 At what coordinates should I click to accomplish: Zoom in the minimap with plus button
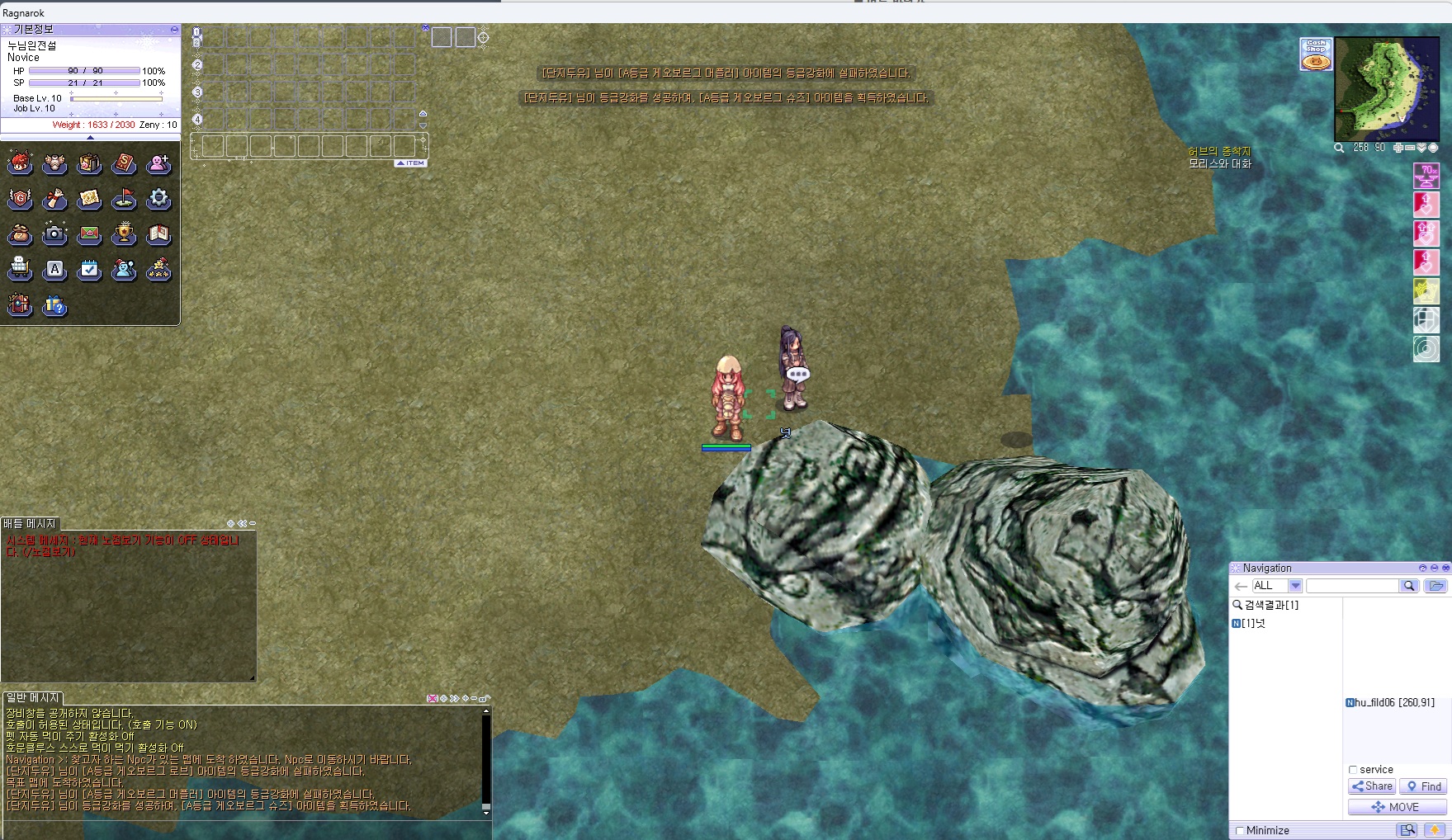click(x=1398, y=148)
